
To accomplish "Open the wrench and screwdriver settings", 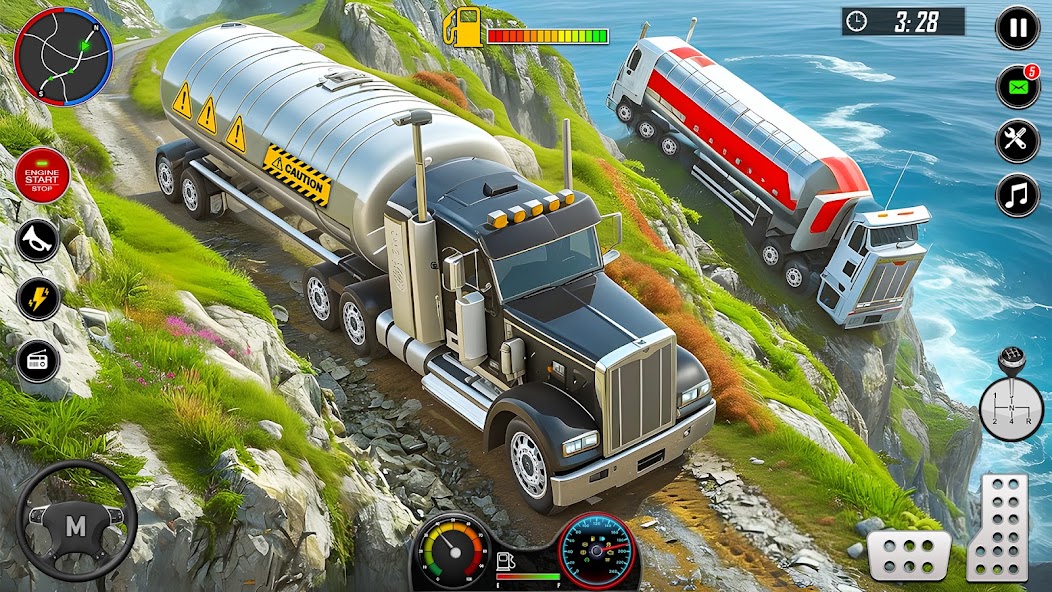I will tap(1017, 141).
